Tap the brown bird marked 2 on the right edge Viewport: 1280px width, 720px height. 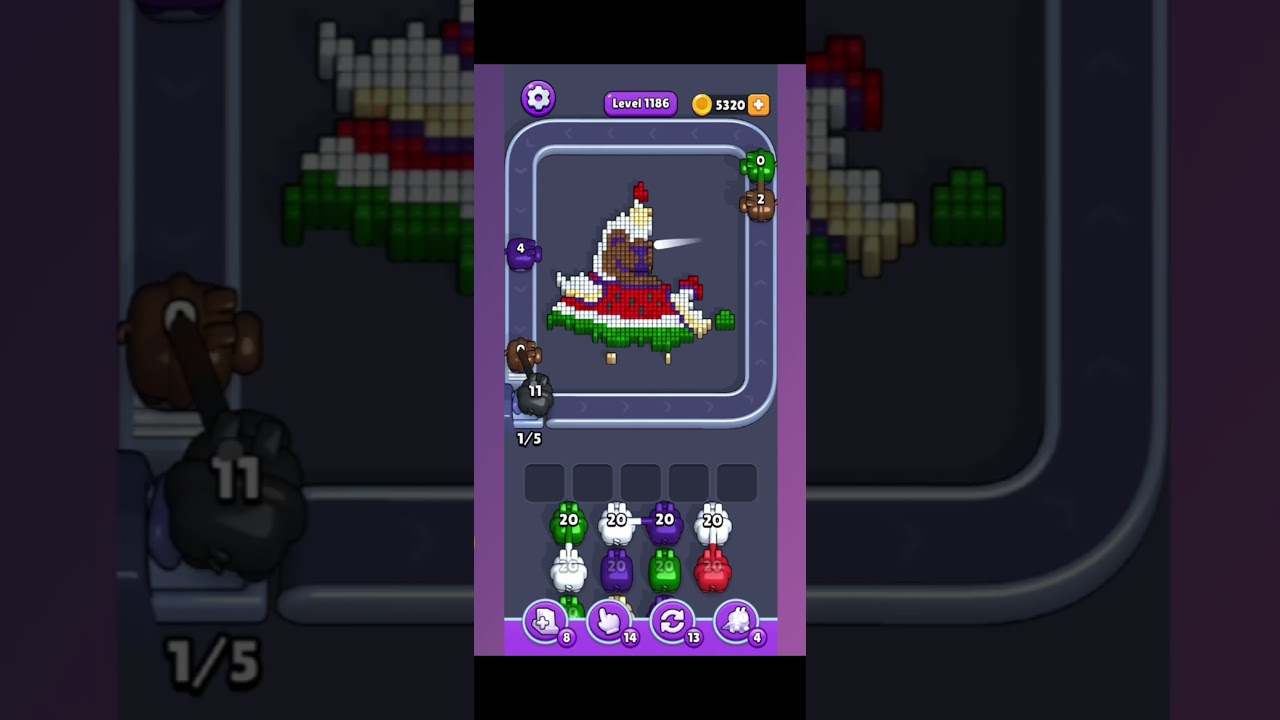click(x=757, y=205)
